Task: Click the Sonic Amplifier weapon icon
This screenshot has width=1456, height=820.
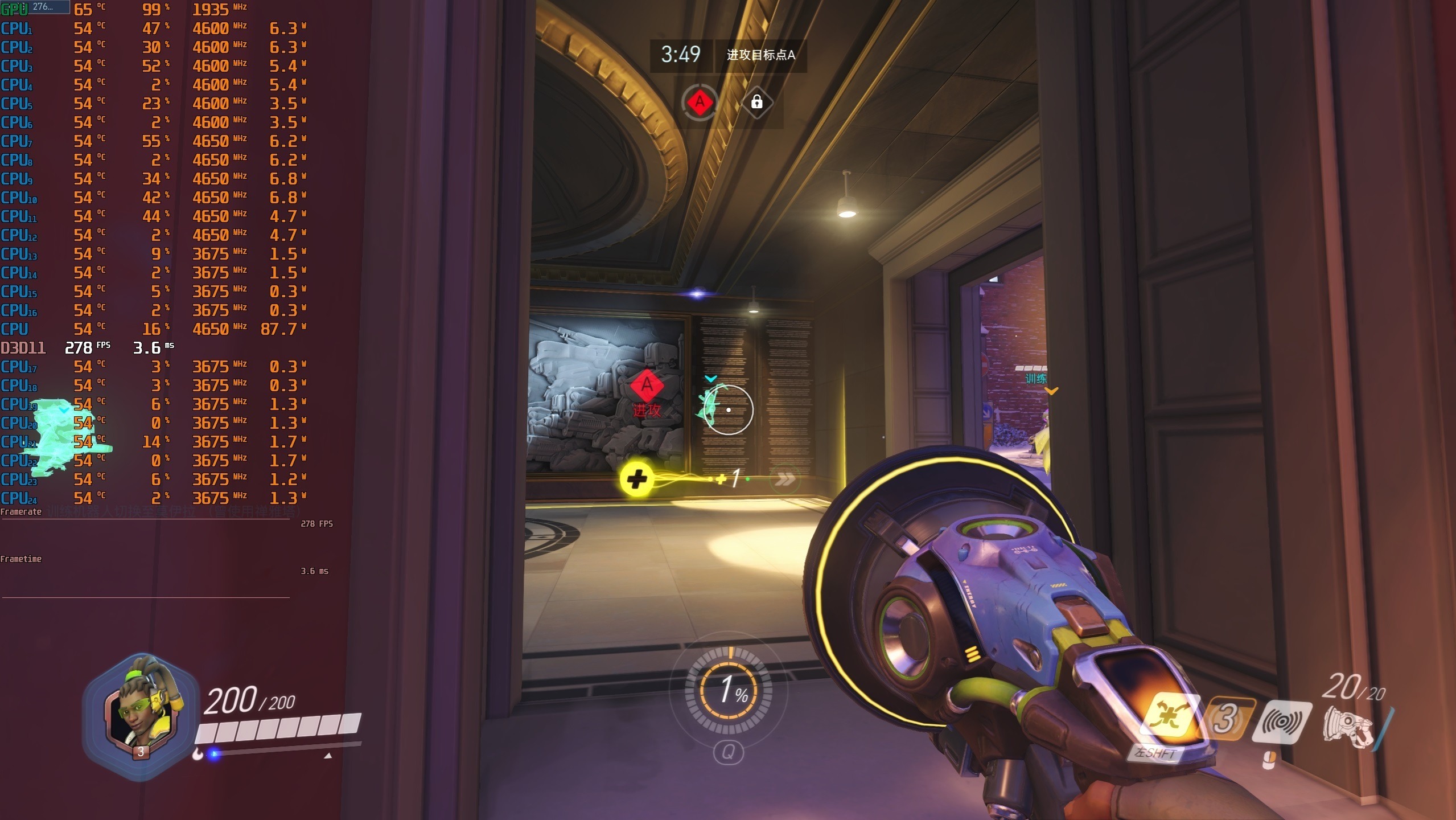Action: 1347,727
